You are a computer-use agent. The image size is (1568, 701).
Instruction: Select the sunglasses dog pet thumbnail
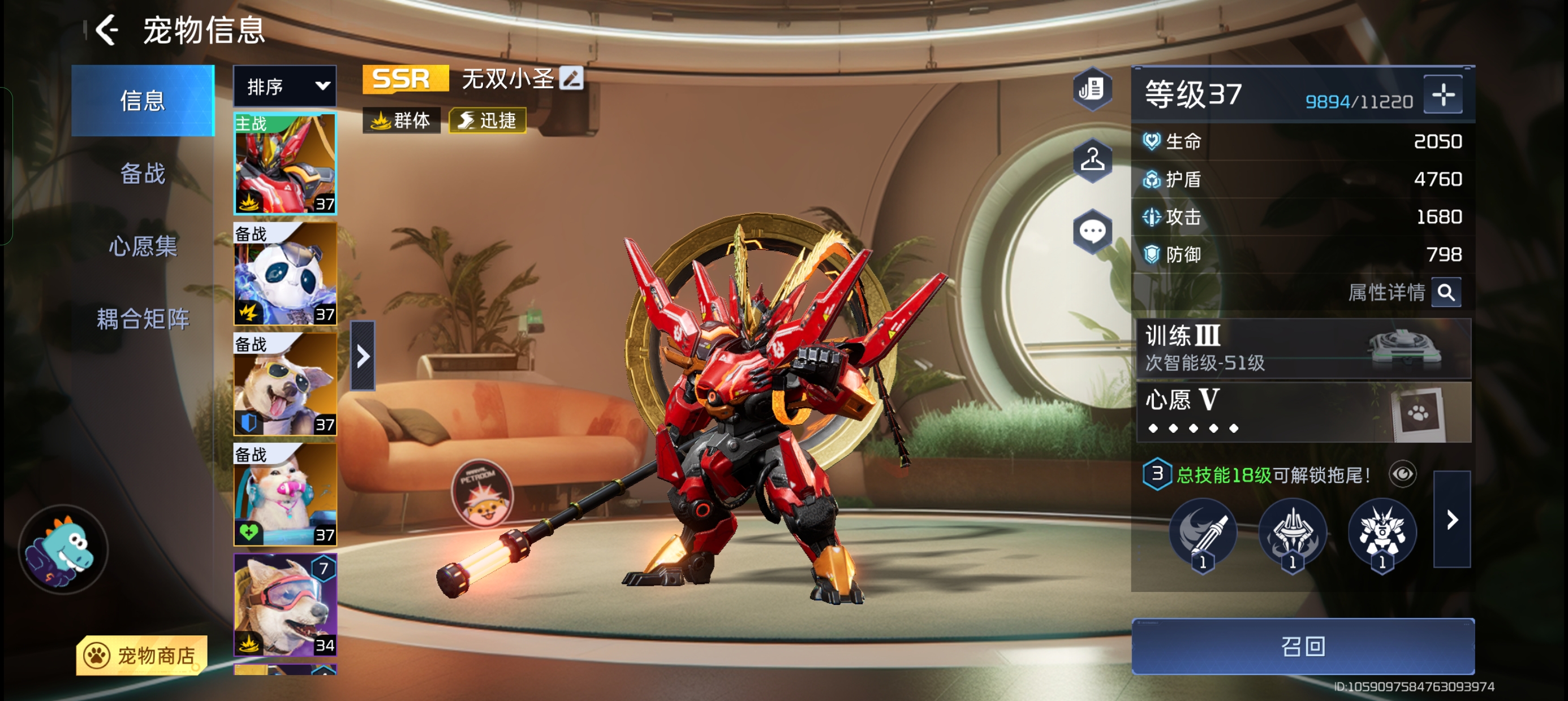tap(285, 384)
